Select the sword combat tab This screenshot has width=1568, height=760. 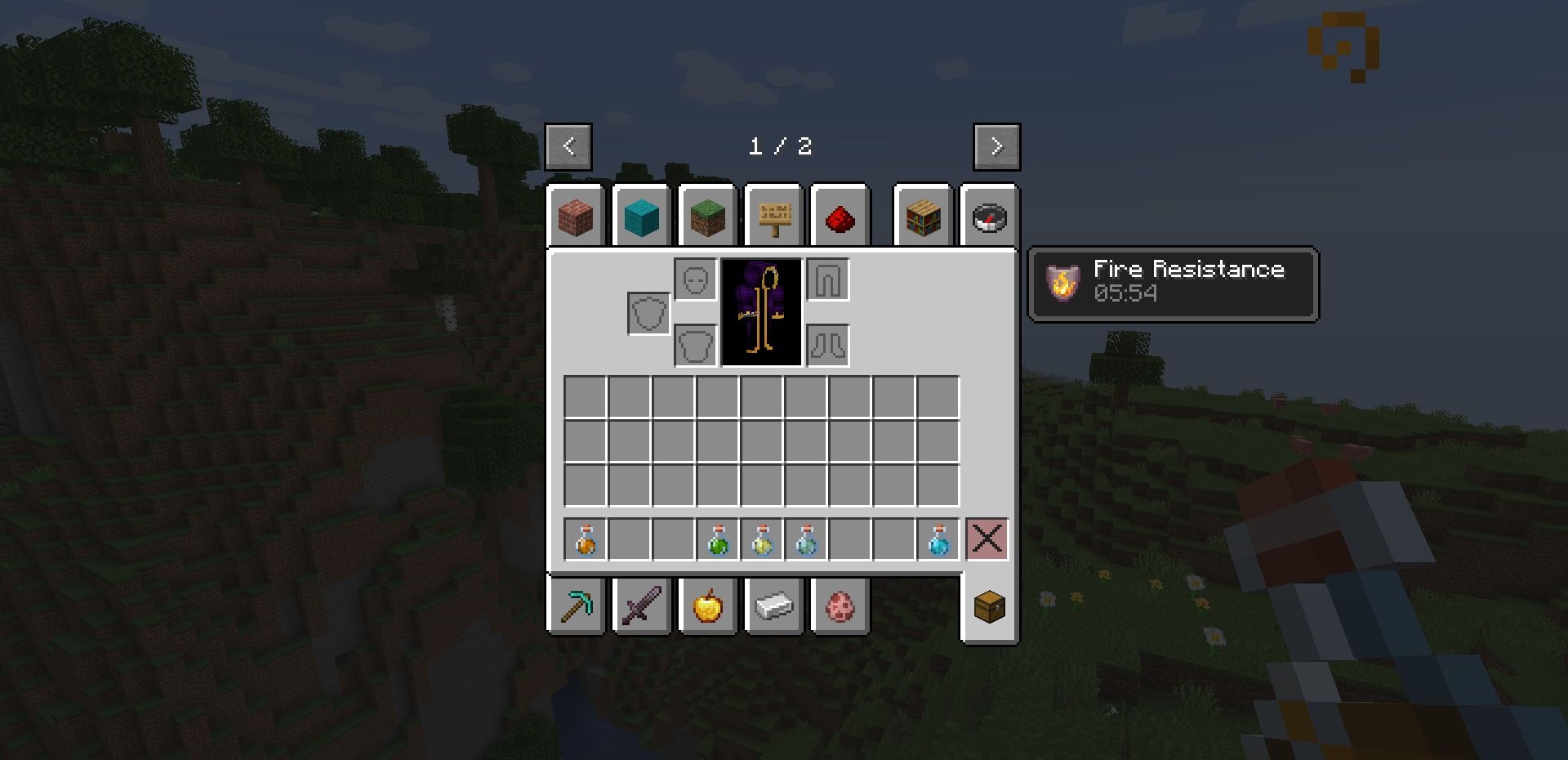point(642,606)
